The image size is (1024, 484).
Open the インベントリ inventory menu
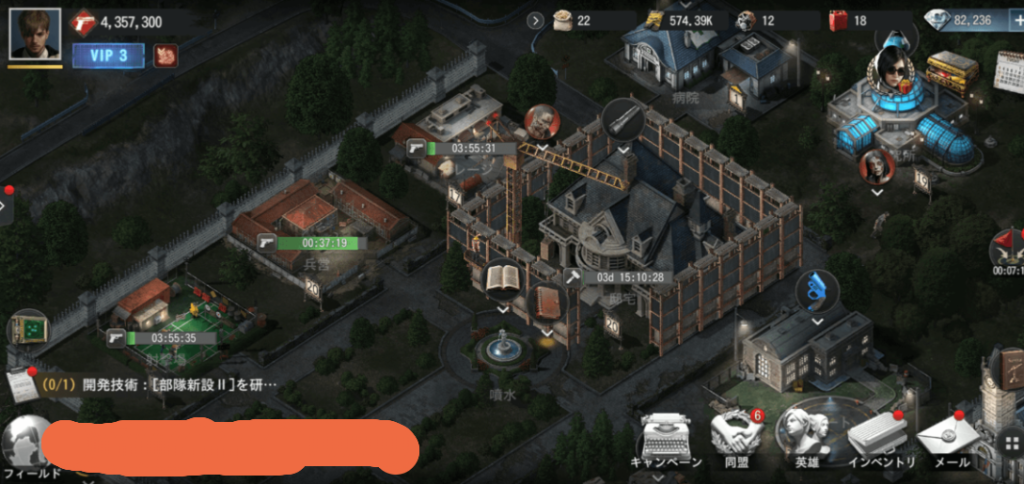[877, 438]
